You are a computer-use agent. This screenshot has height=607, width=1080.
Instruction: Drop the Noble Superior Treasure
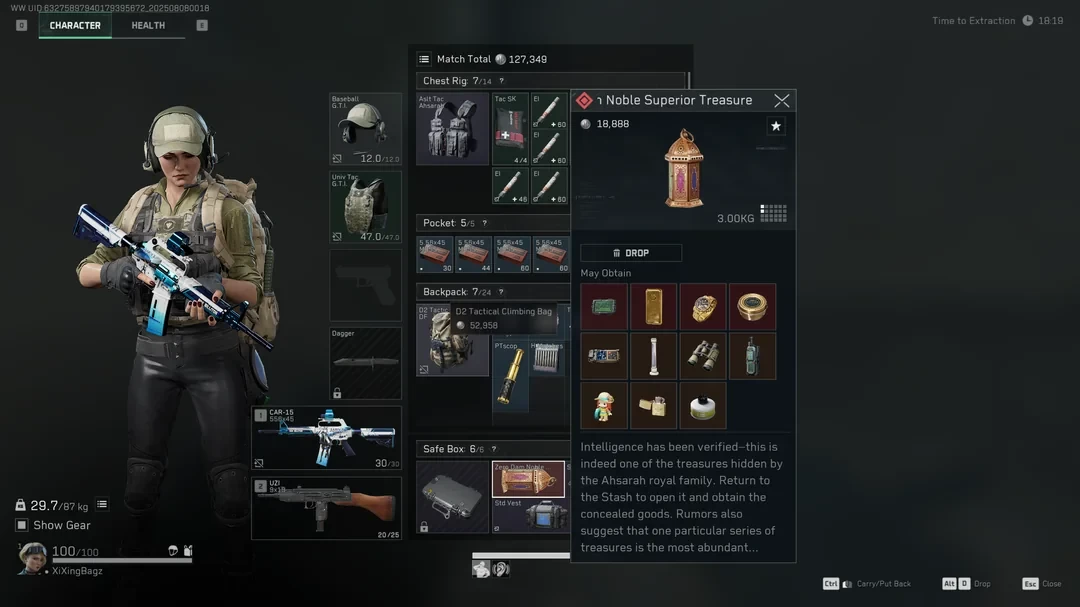click(631, 253)
